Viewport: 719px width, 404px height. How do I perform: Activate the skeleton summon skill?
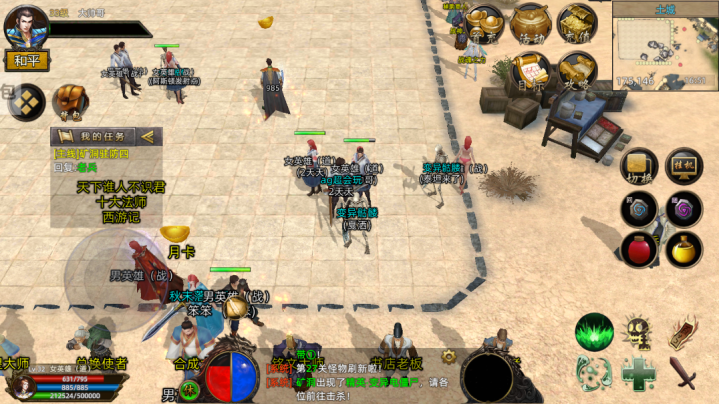click(639, 331)
